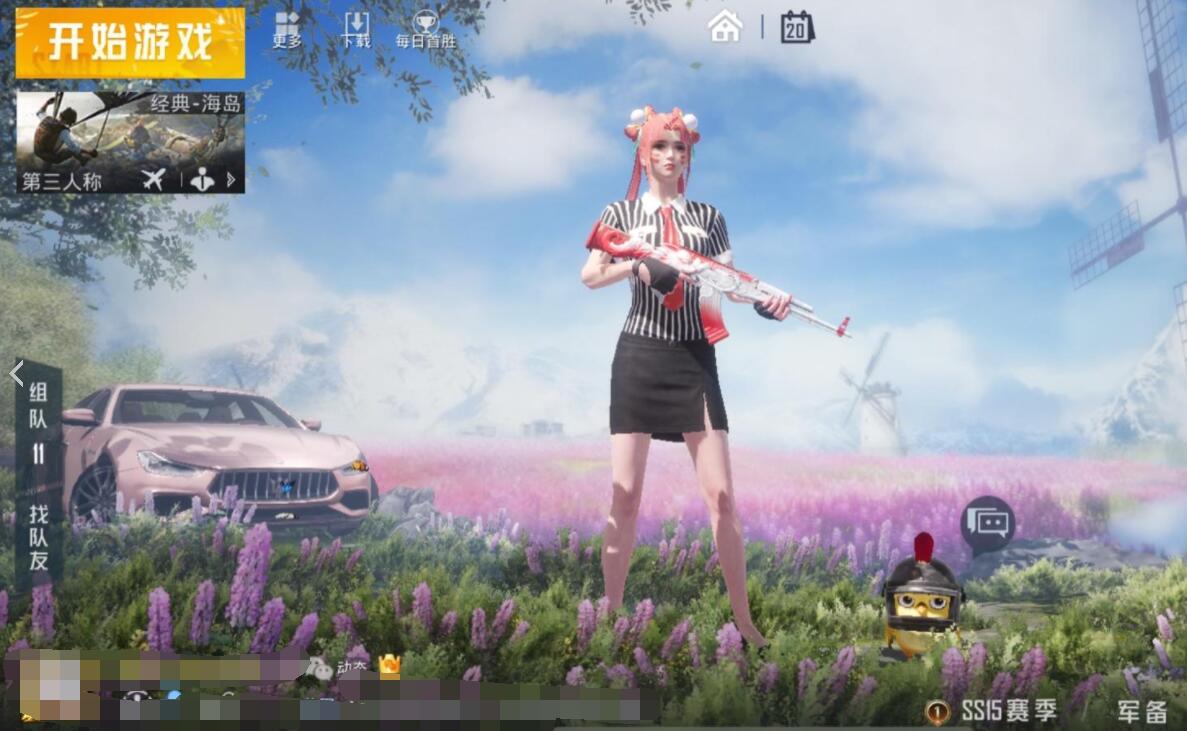The height and width of the screenshot is (731, 1187).
Task: Open the 更多 menu
Action: 287,30
